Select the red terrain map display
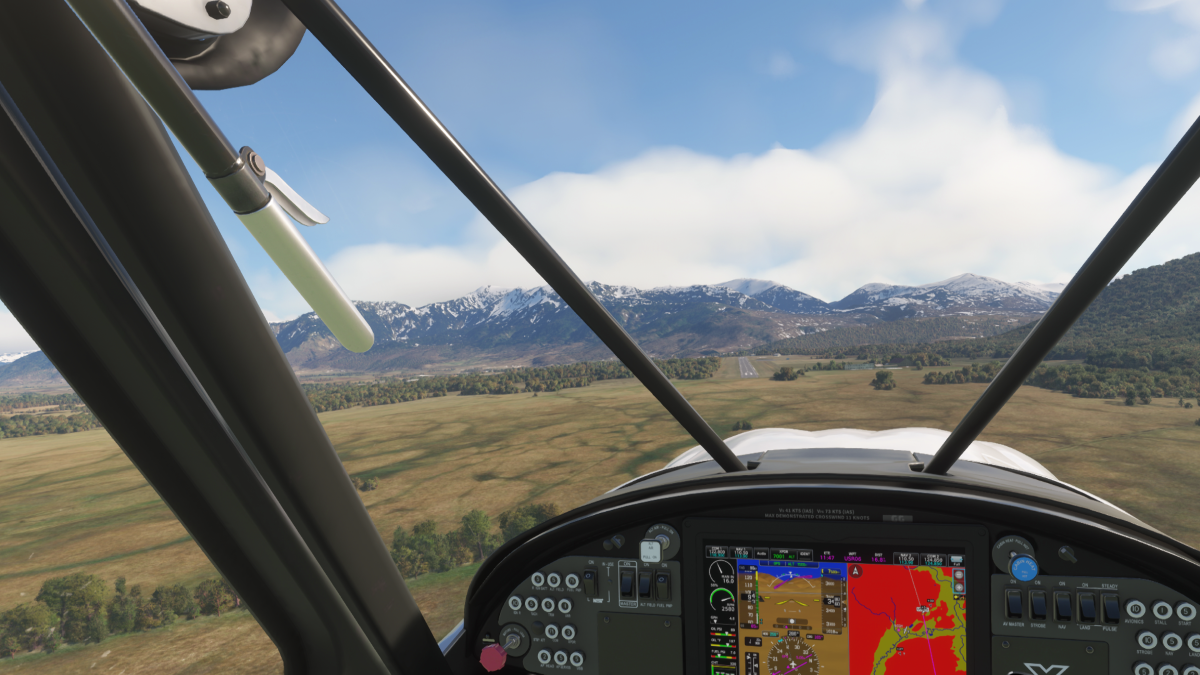 click(907, 620)
